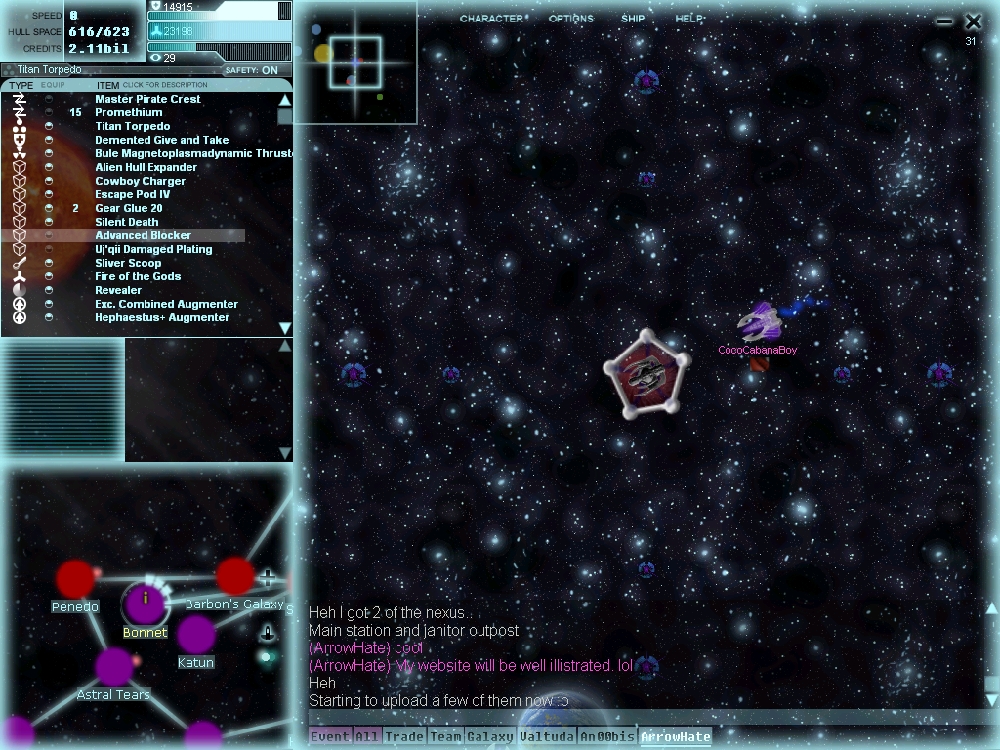Open the Ship menu

[633, 19]
